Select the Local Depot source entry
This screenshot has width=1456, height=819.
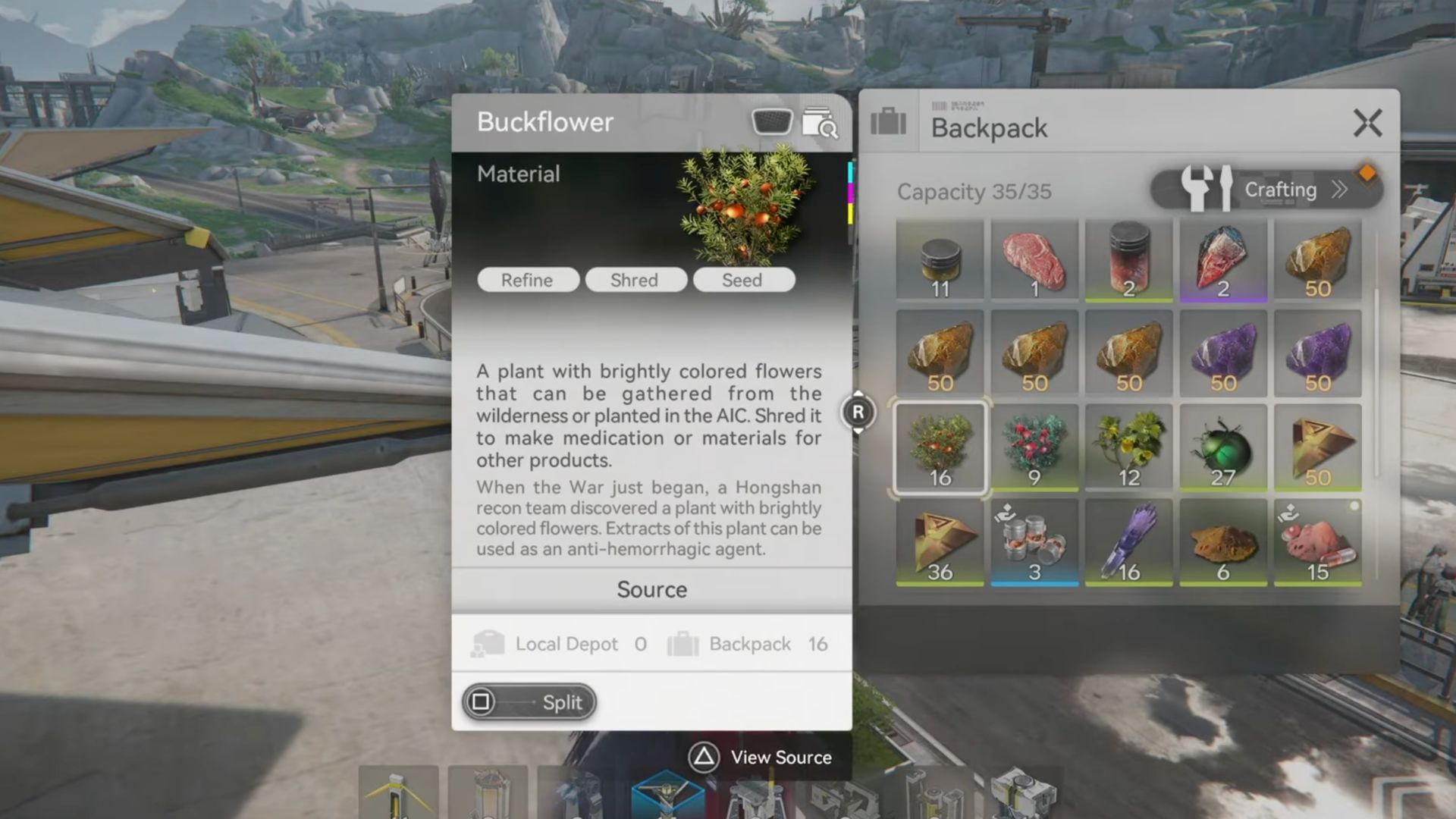(x=565, y=644)
